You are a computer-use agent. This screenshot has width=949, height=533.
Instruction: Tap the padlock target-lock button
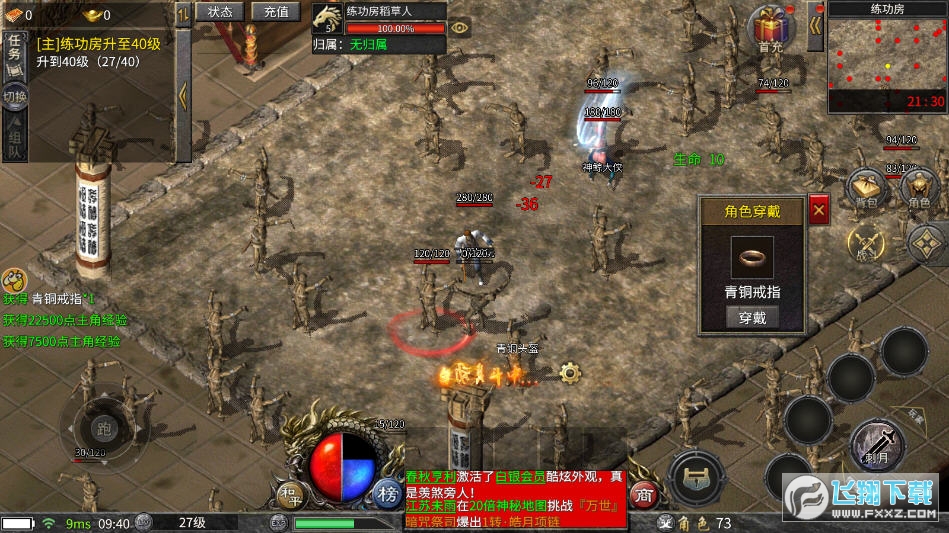(x=697, y=478)
